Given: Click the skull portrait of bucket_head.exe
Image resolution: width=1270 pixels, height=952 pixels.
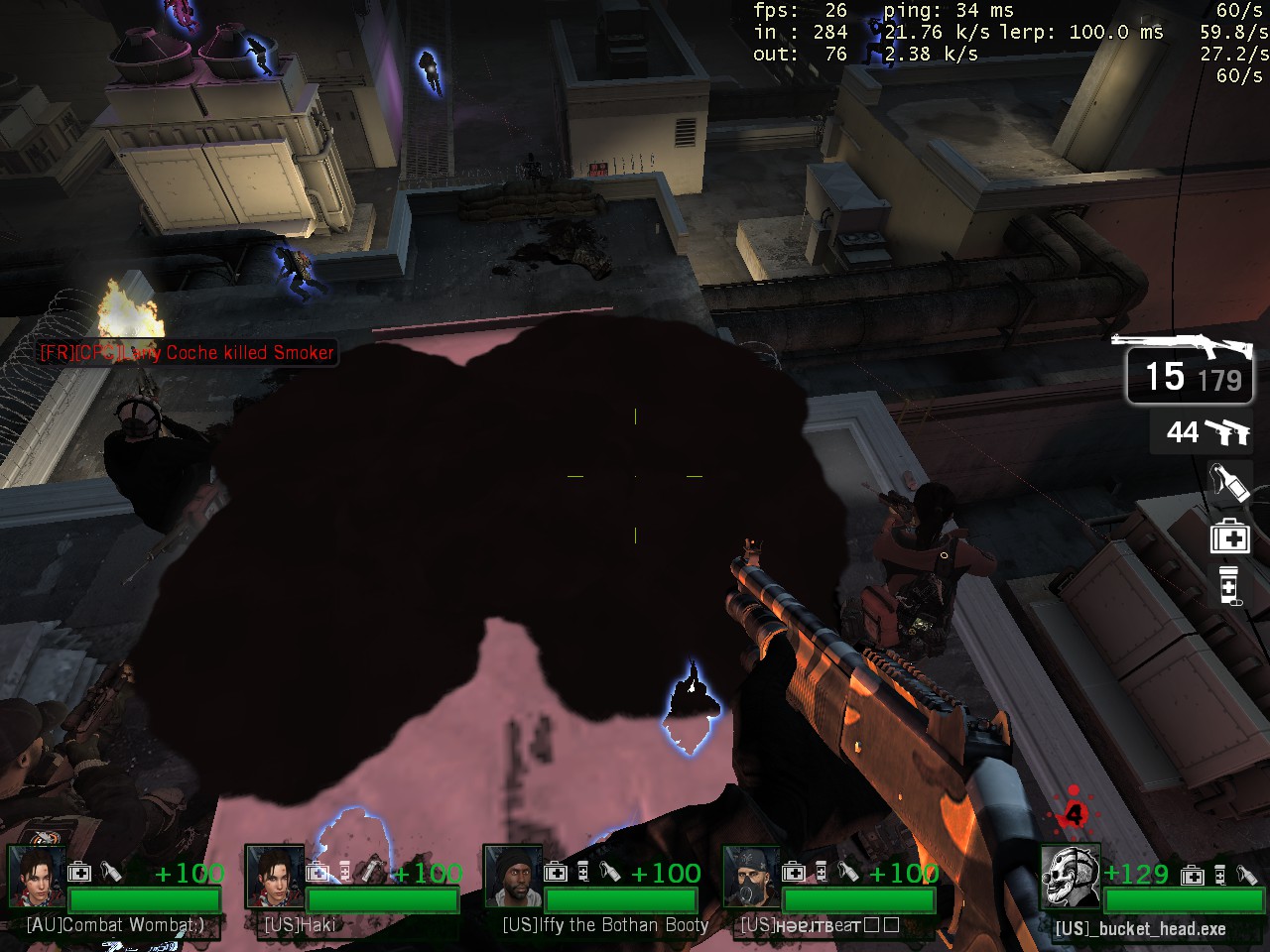Looking at the screenshot, I should point(1070,880).
